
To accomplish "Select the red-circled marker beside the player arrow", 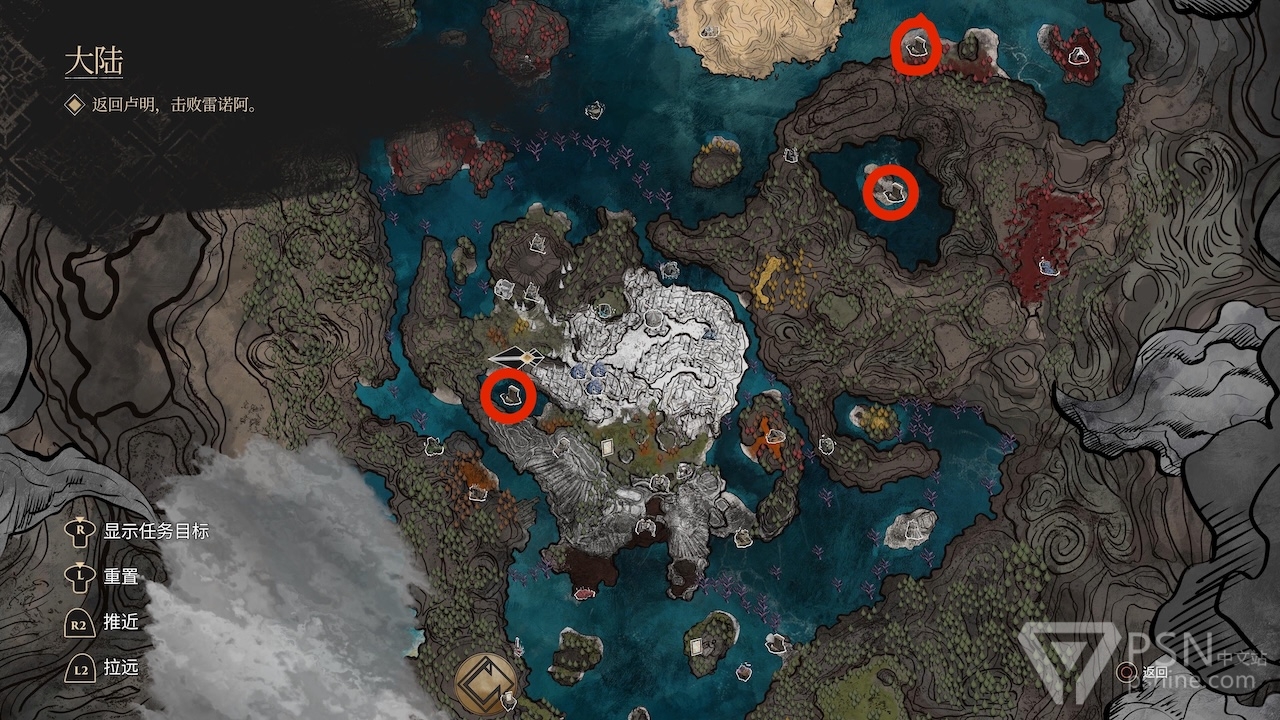I will pos(508,396).
